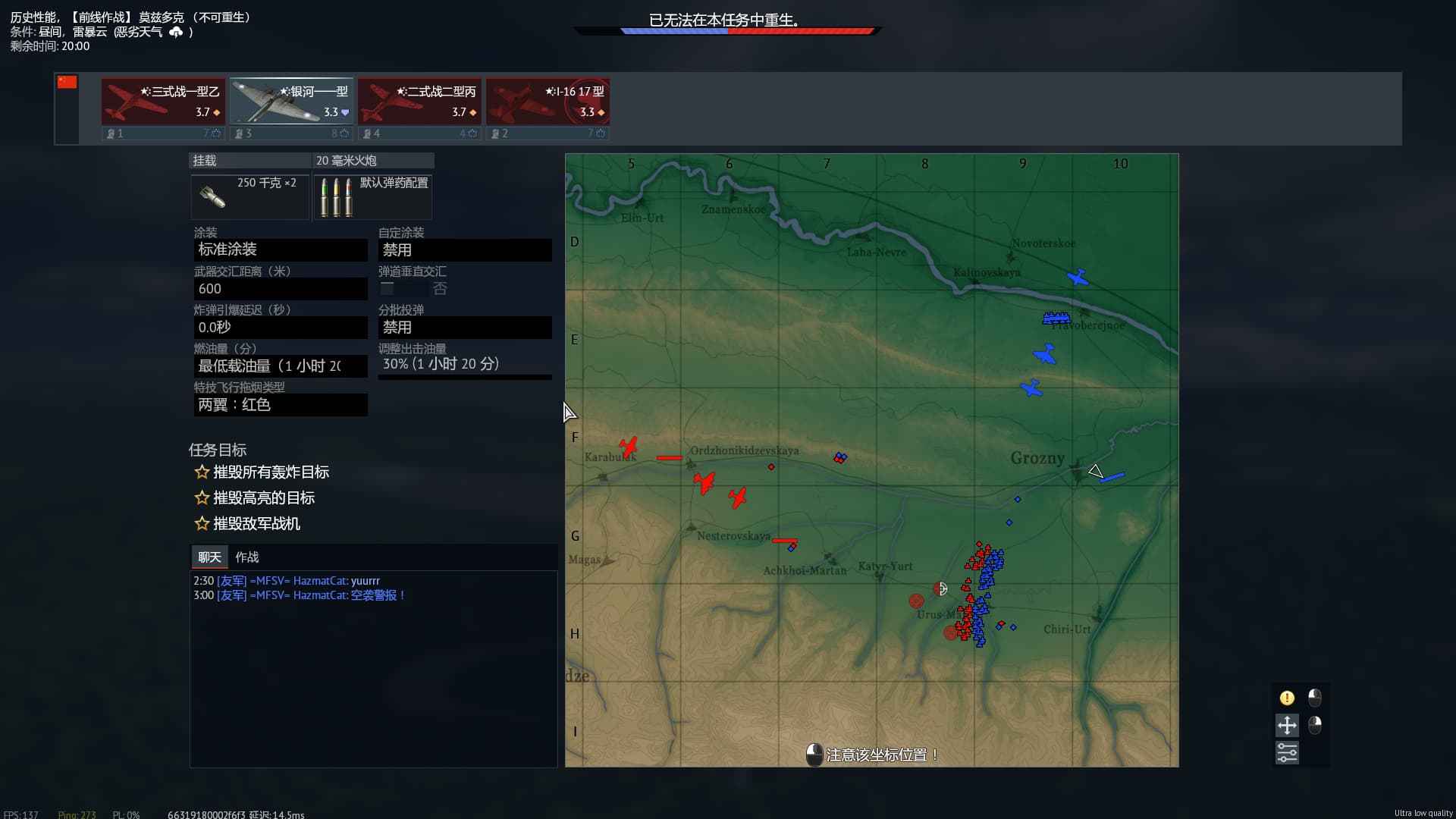
Task: Open the 武器交汇距离 600 dropdown
Action: click(x=281, y=288)
